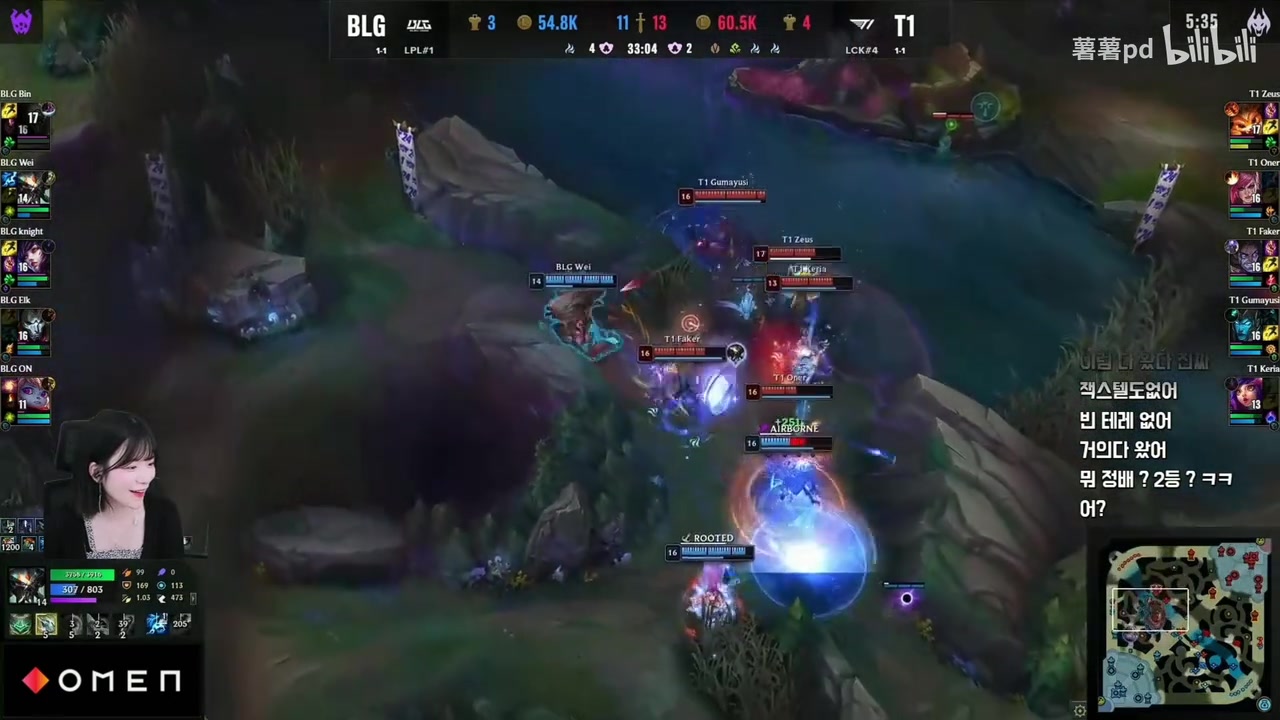Click the mana bar showing 307/803
The width and height of the screenshot is (1280, 720).
[75, 589]
